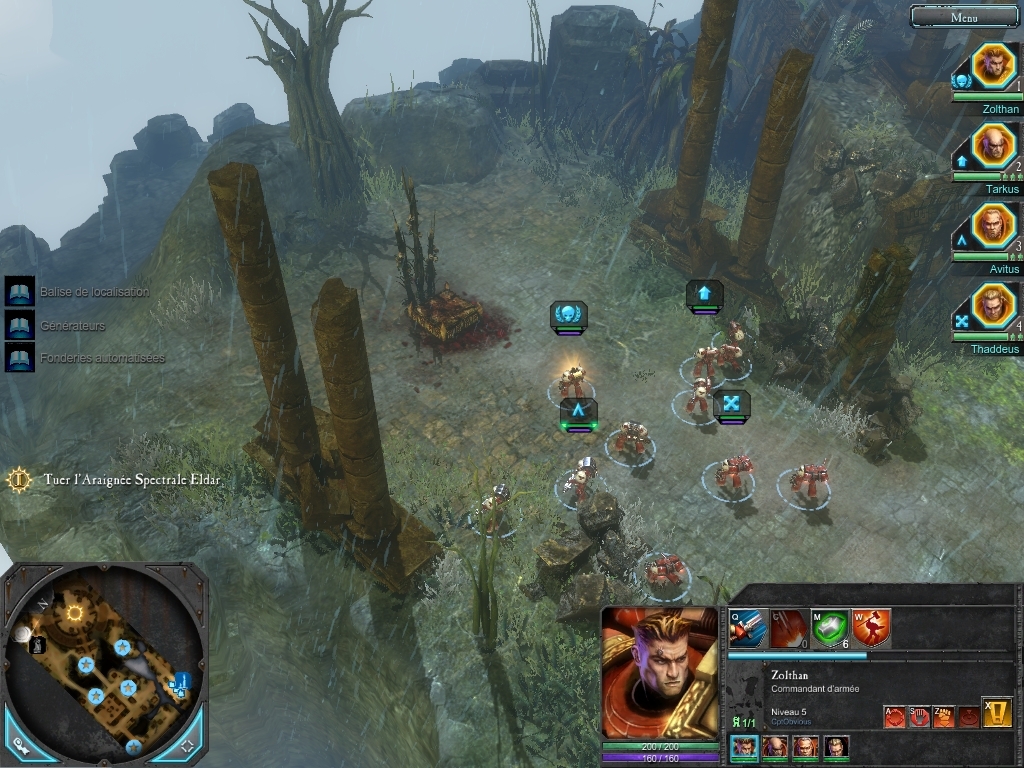Activate the hammer warrior ability with hotkey W
This screenshot has width=1024, height=768.
coord(871,629)
